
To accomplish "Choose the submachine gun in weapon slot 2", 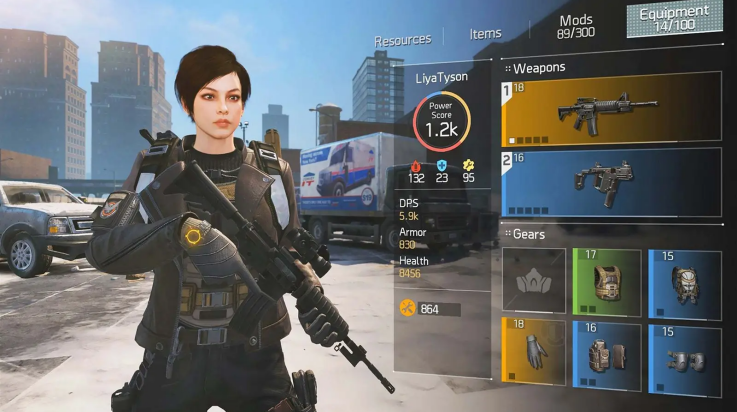I will tap(610, 181).
